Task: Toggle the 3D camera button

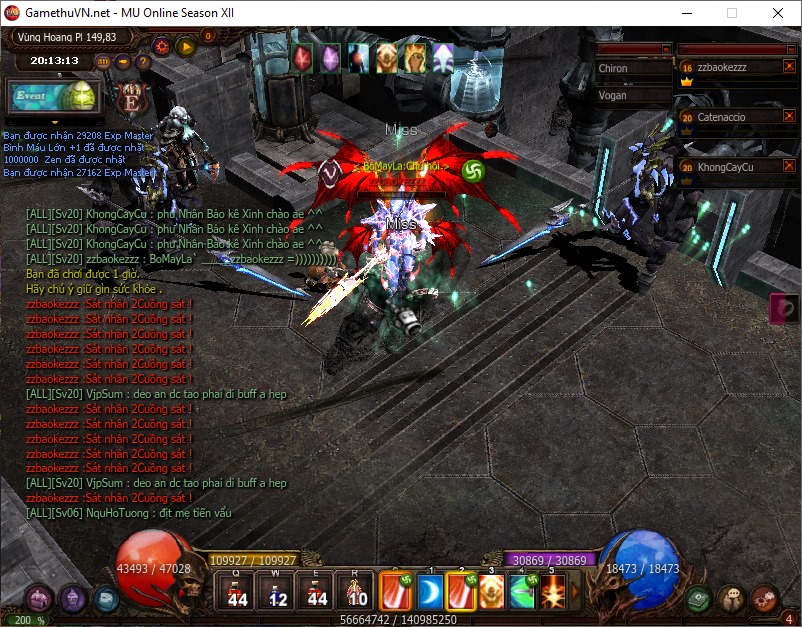Action: tap(104, 61)
